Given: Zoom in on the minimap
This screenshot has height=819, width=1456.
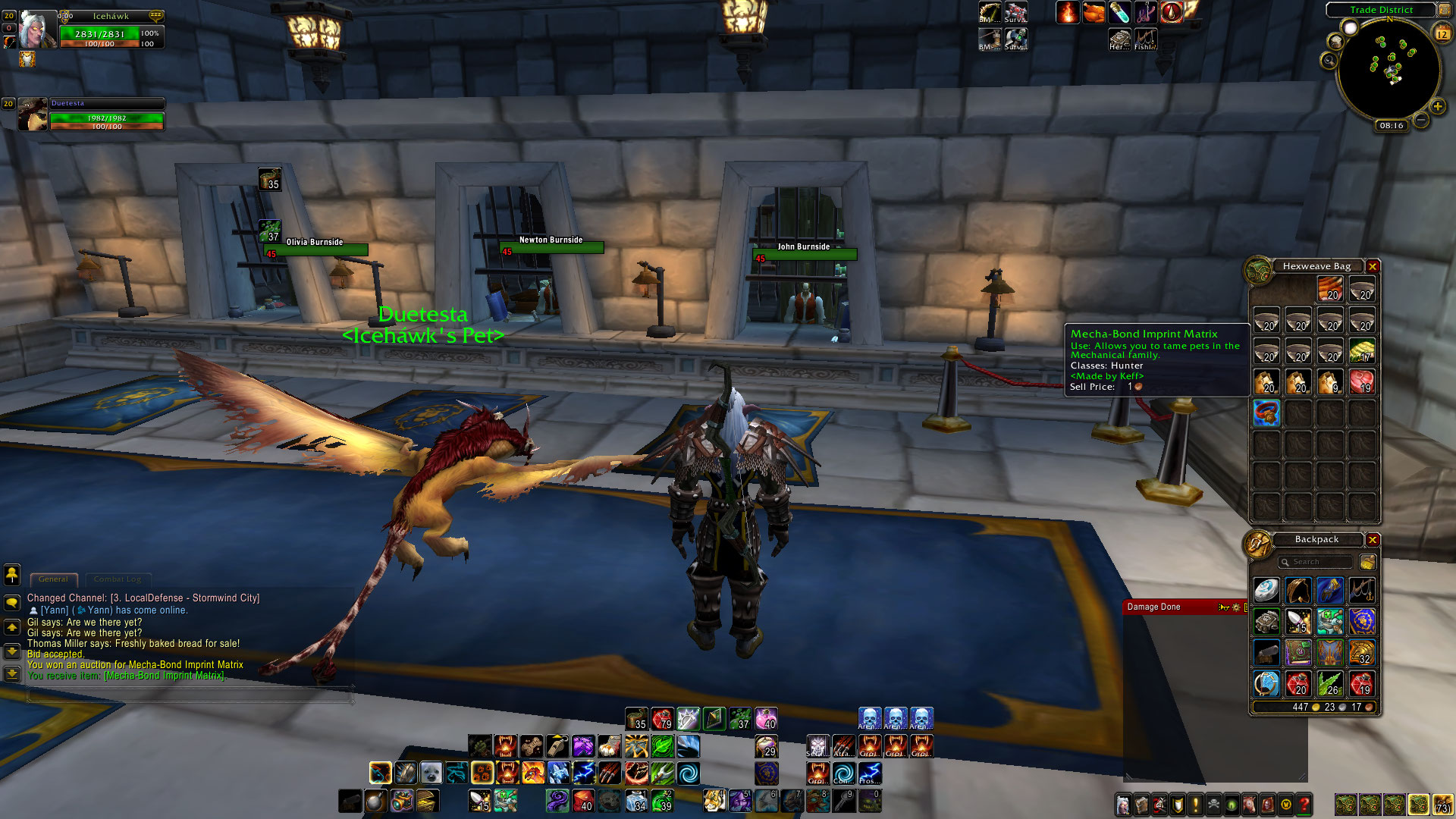Looking at the screenshot, I should (1437, 107).
